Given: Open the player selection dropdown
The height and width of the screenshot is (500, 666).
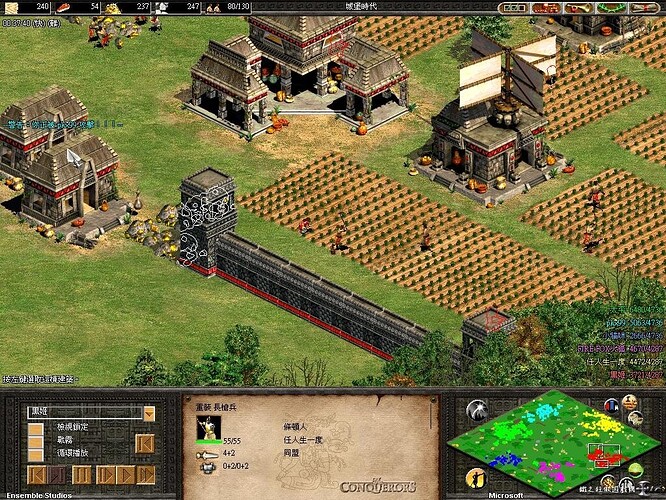Looking at the screenshot, I should pyautogui.click(x=149, y=413).
